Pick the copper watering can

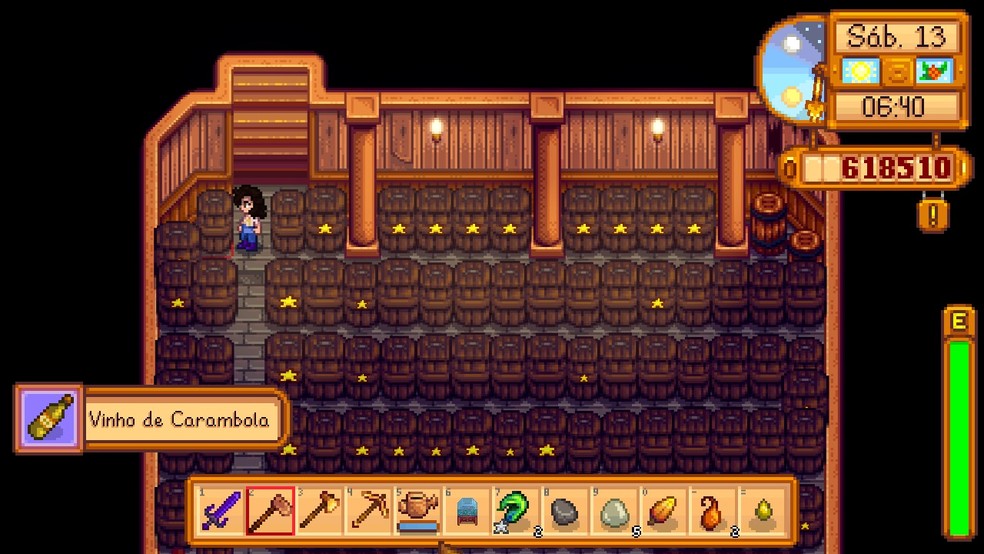[417, 512]
